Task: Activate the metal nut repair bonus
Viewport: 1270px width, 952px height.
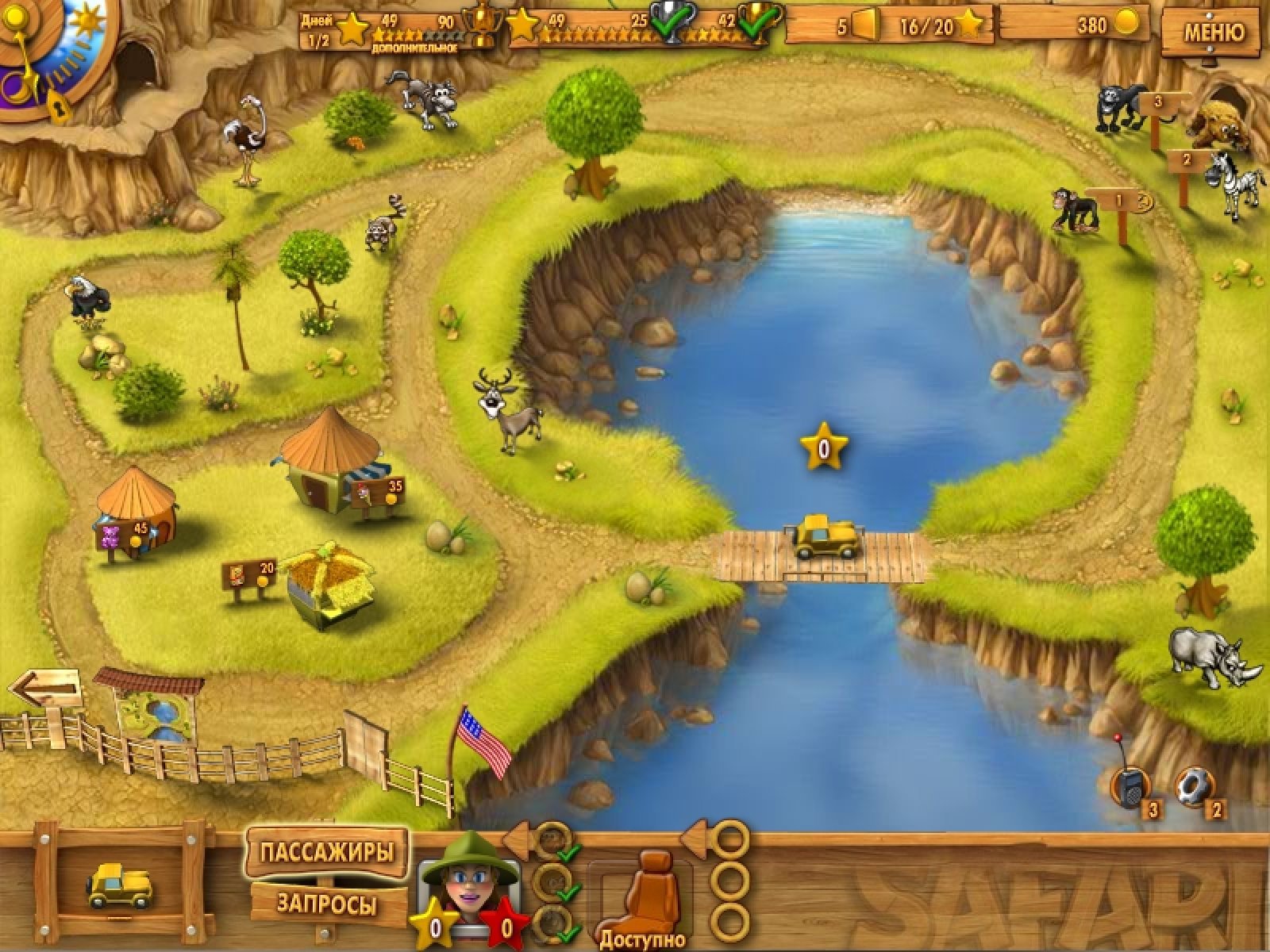Action: 1193,788
